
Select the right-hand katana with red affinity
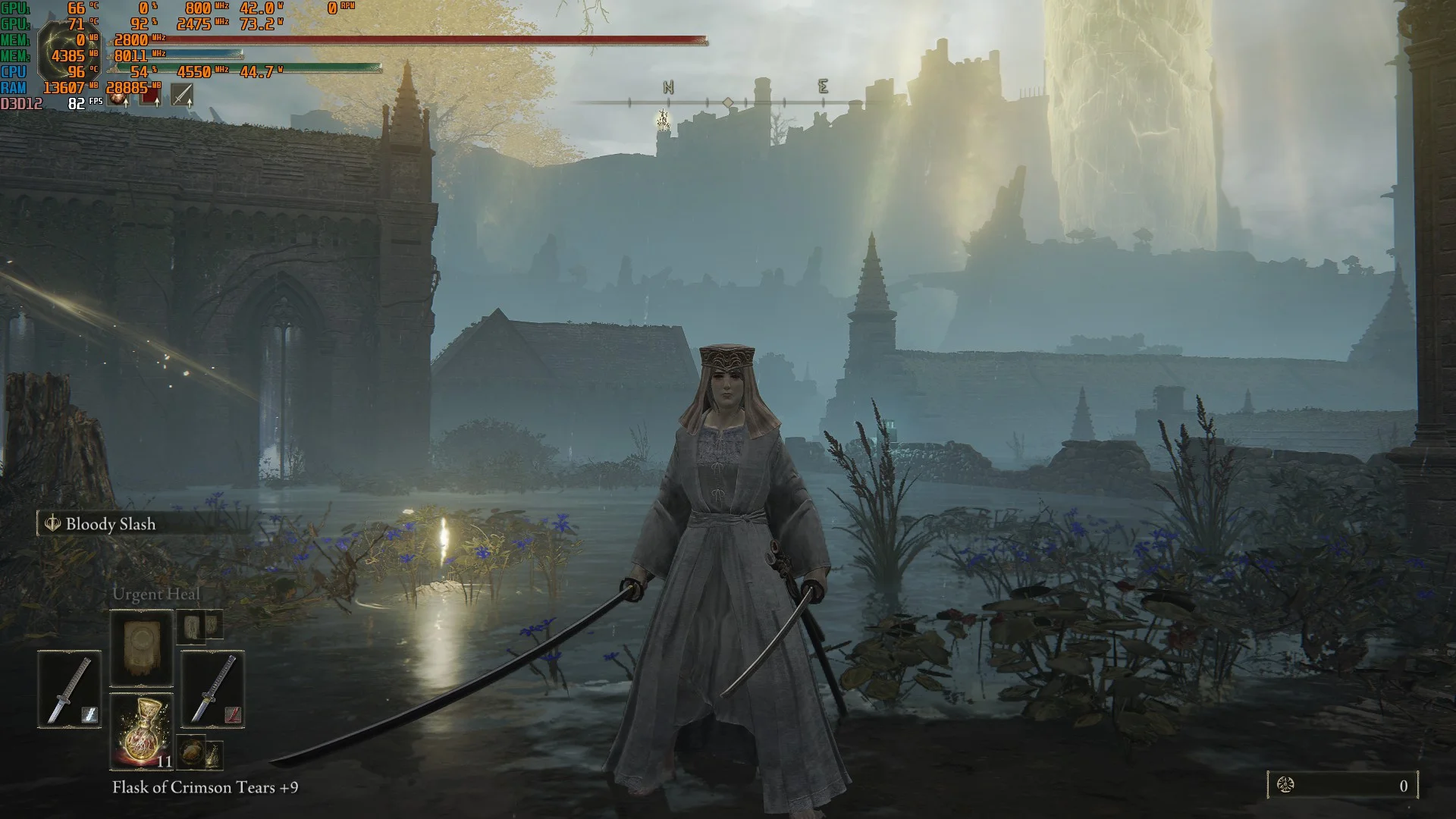pyautogui.click(x=212, y=689)
